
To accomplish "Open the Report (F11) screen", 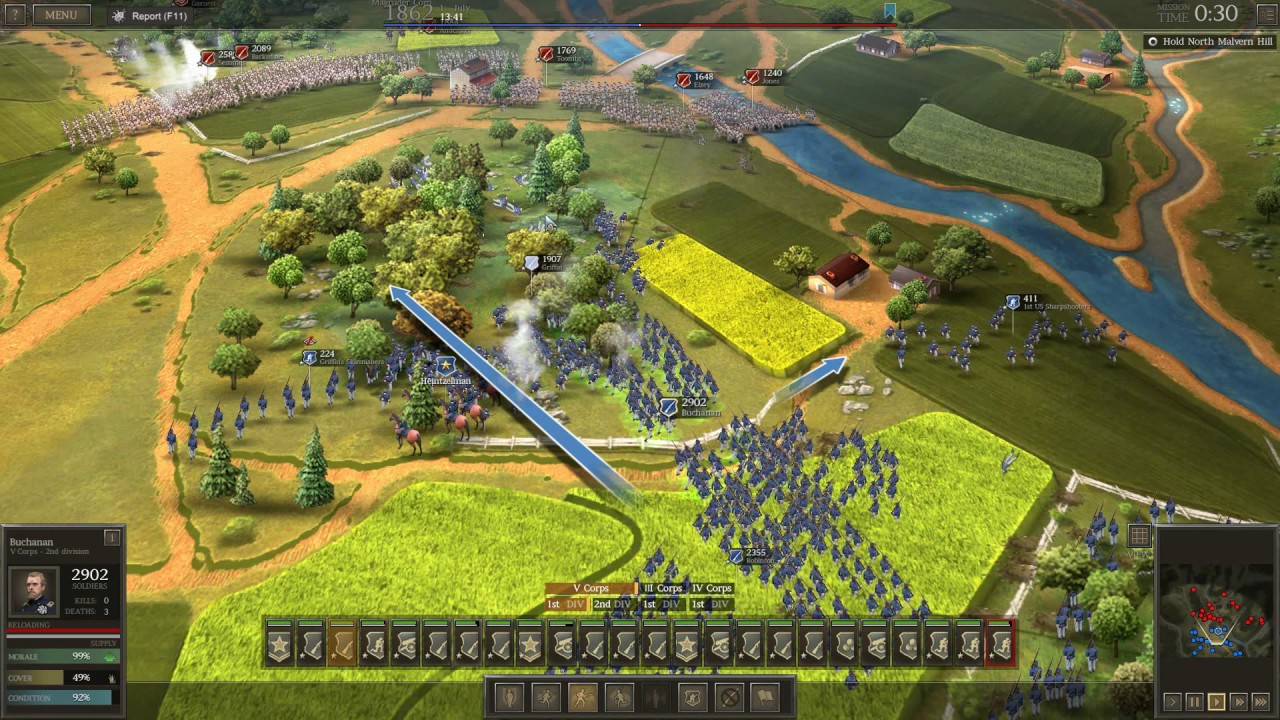I will (x=150, y=15).
